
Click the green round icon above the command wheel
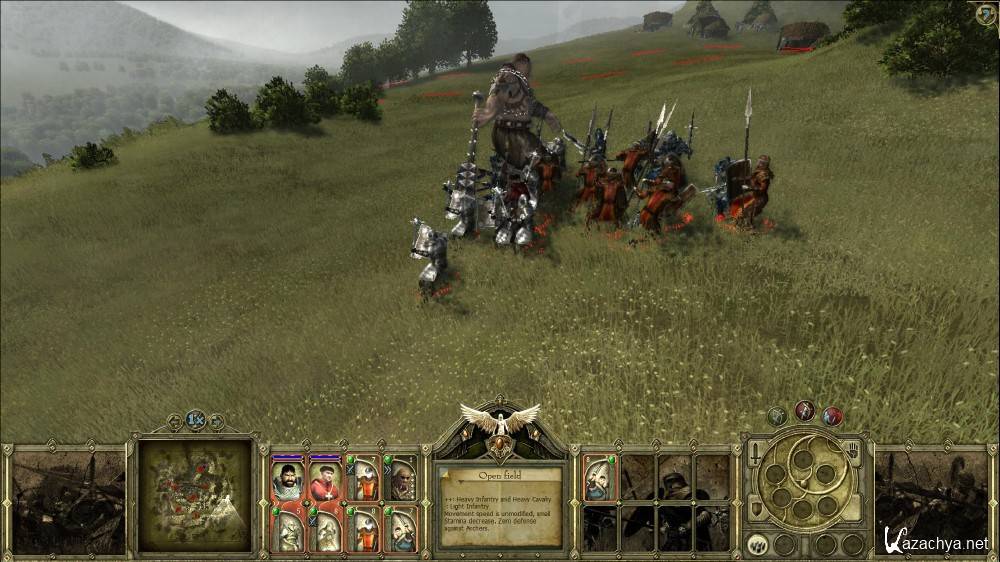pos(777,415)
